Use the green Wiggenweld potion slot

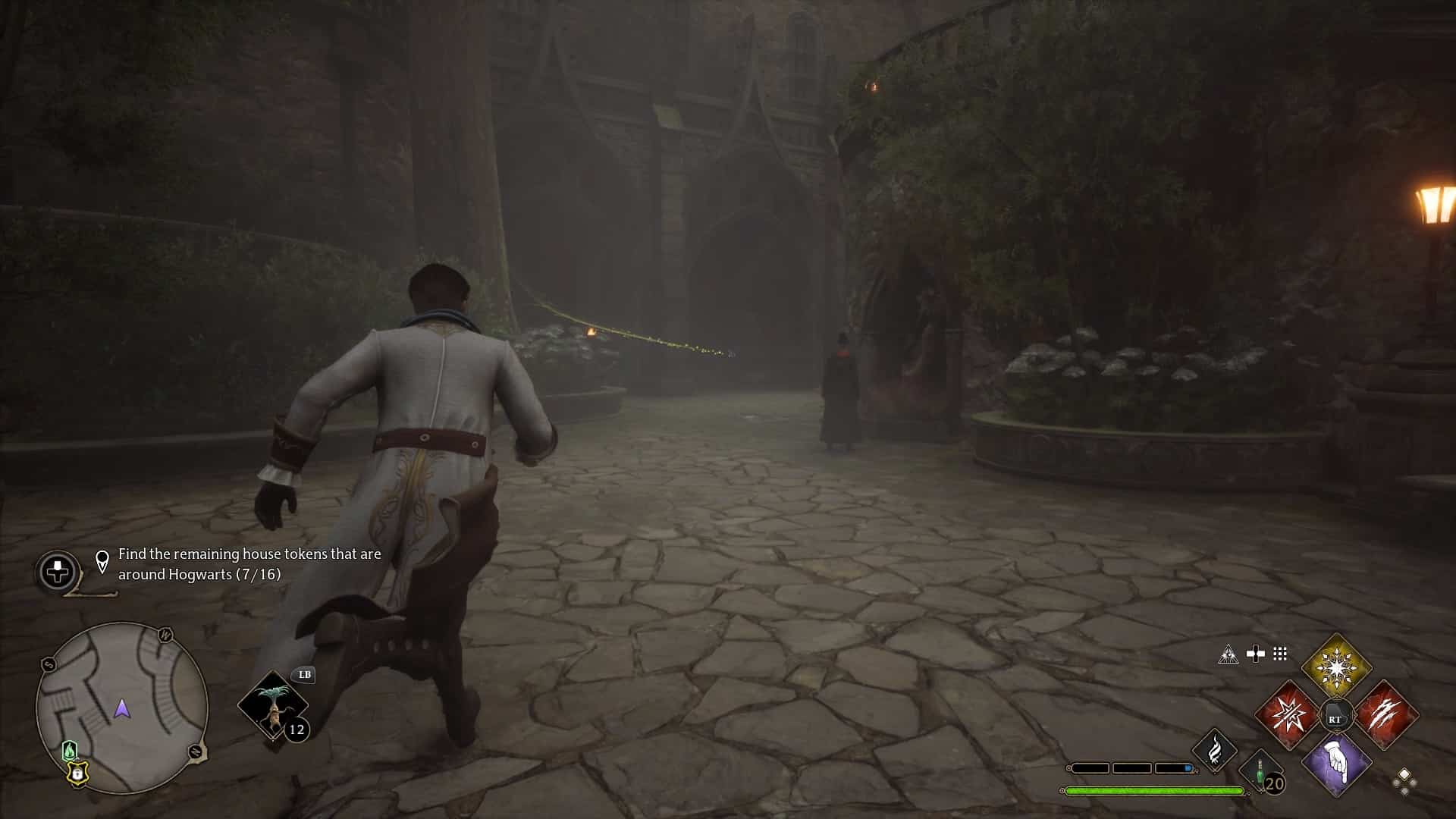[x=1261, y=773]
